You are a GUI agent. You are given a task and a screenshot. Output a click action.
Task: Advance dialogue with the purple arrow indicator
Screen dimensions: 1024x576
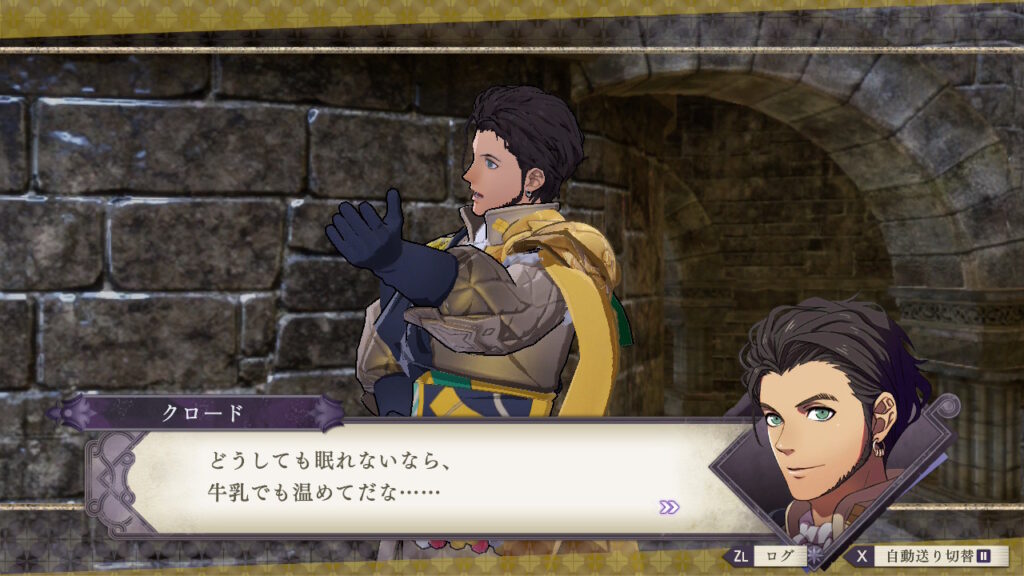(x=669, y=507)
